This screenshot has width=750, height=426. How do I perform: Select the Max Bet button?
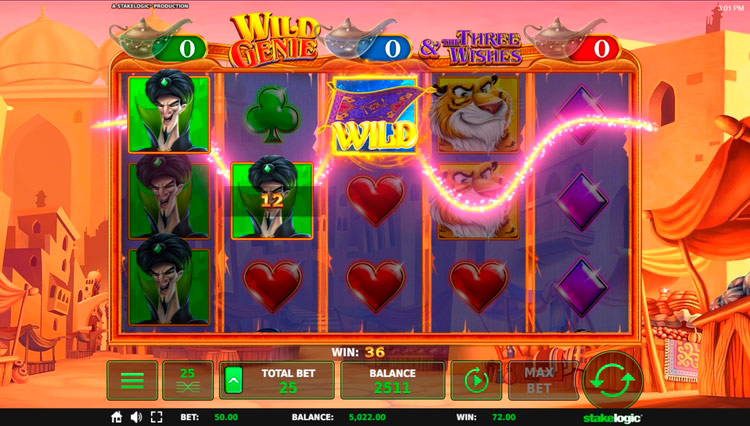coord(537,380)
